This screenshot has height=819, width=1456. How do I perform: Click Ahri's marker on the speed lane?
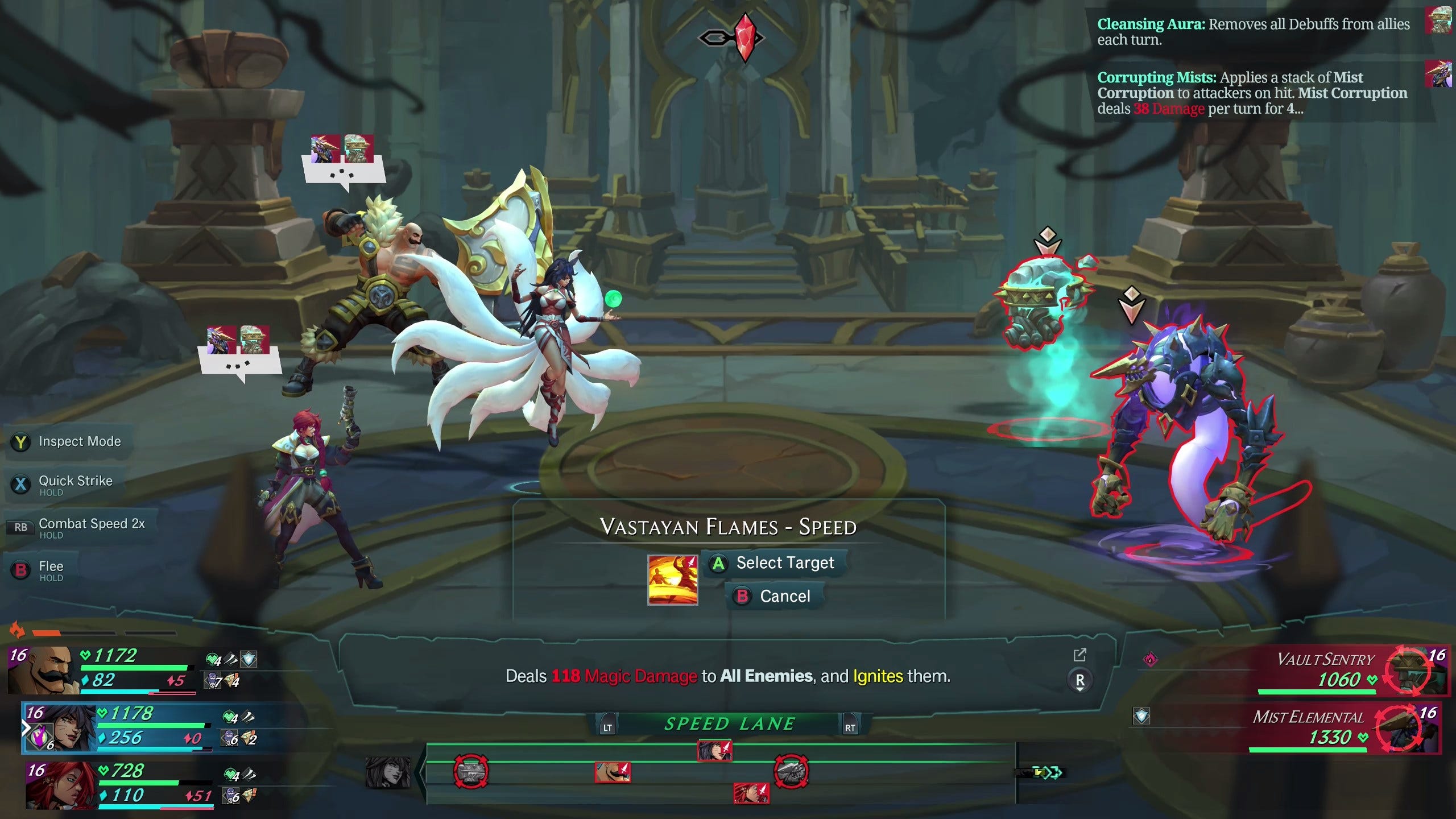(x=714, y=750)
